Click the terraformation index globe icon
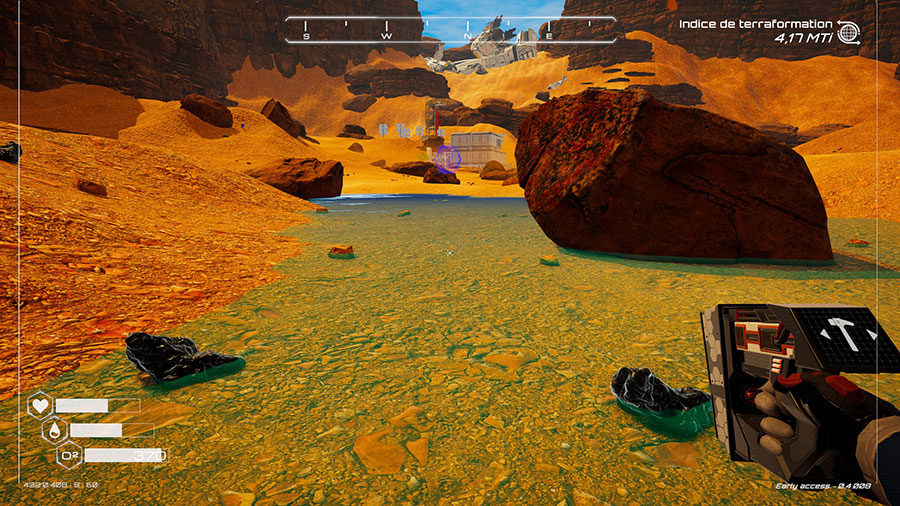The image size is (900, 506). point(849,31)
